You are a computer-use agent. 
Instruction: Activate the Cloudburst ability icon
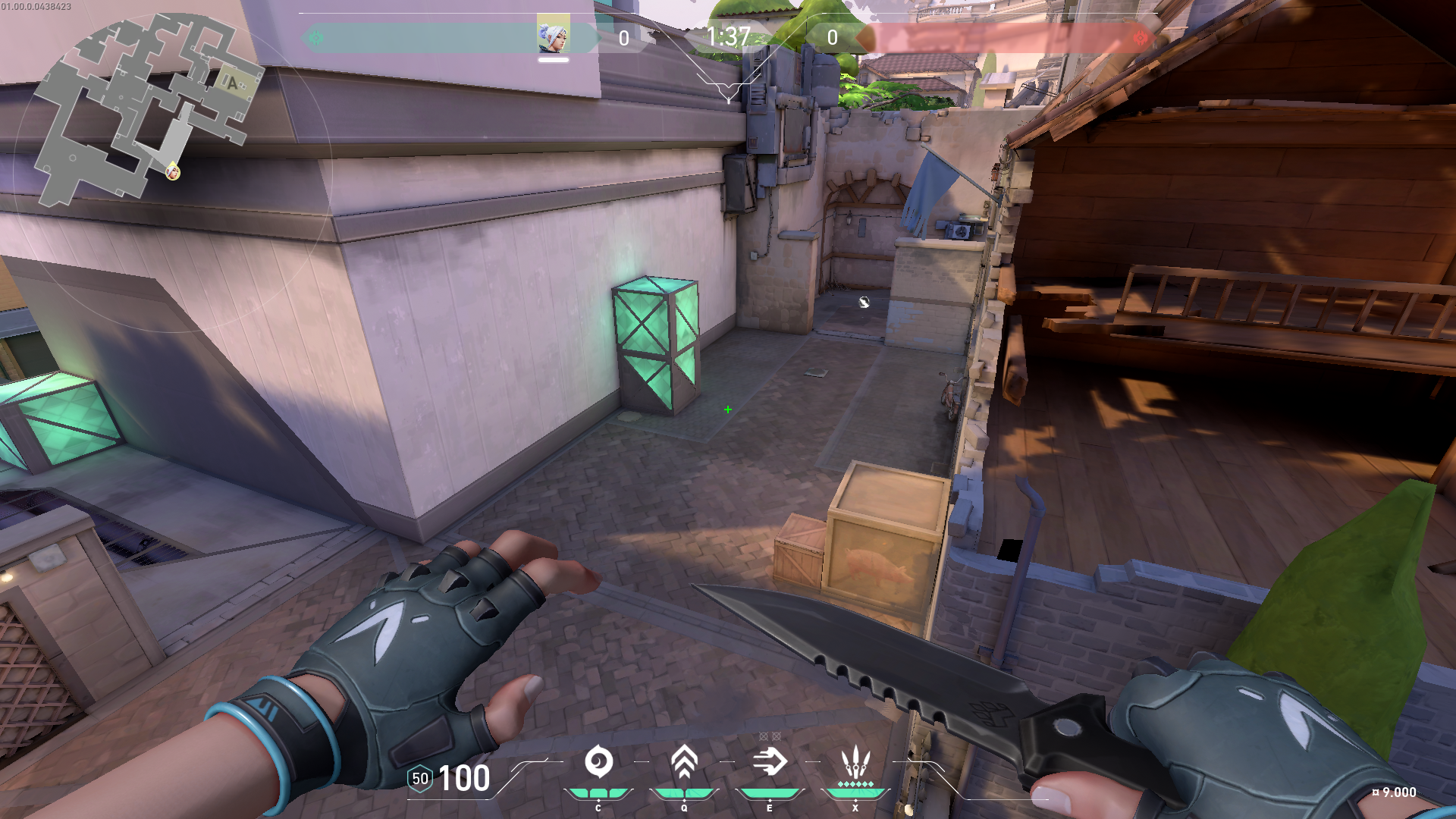(x=598, y=761)
